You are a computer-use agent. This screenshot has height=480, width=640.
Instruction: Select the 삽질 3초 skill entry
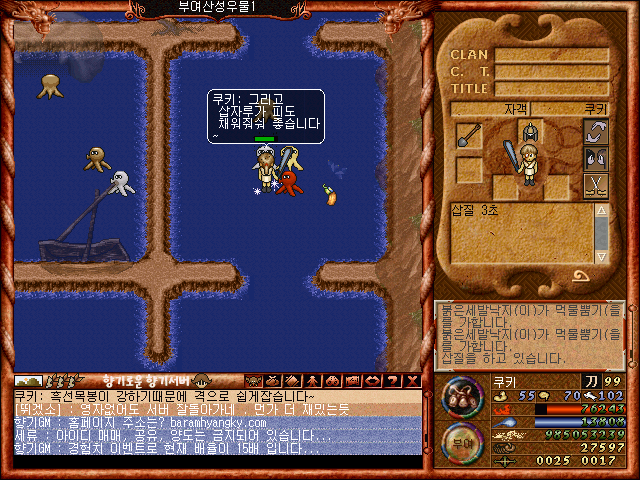point(479,210)
